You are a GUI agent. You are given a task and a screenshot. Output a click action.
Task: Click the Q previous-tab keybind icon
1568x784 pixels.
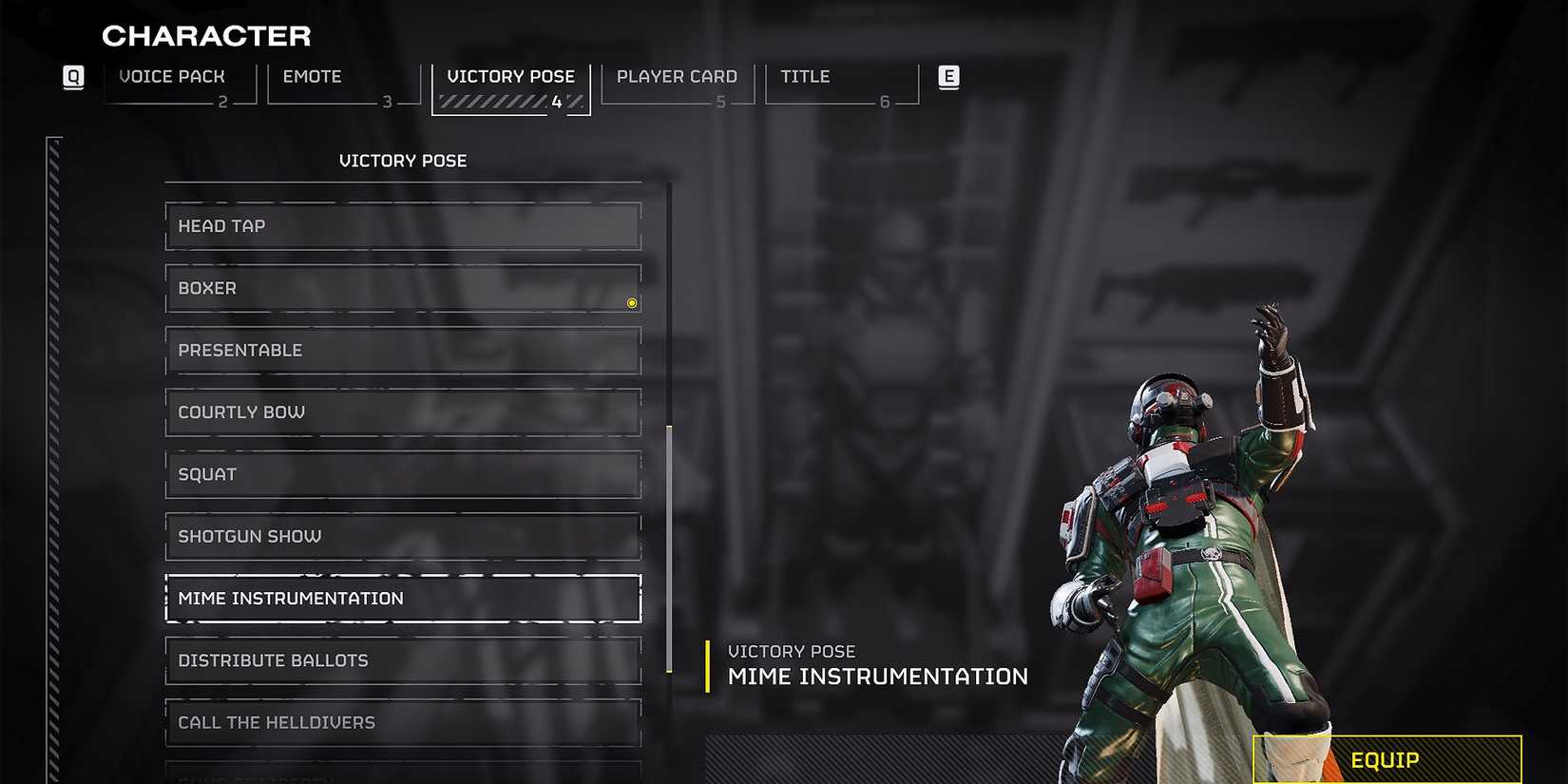click(x=73, y=77)
